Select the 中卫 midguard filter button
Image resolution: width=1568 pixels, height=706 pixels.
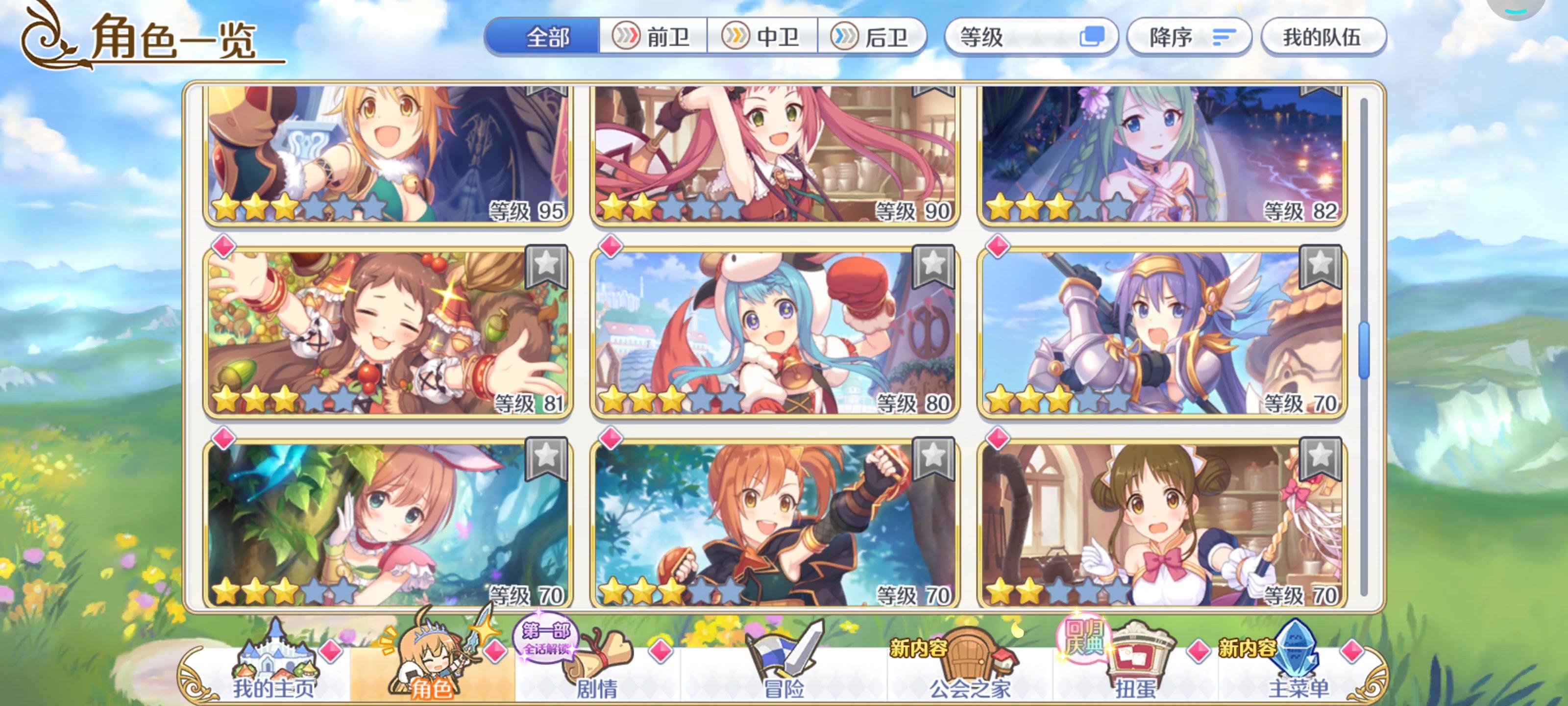click(763, 37)
